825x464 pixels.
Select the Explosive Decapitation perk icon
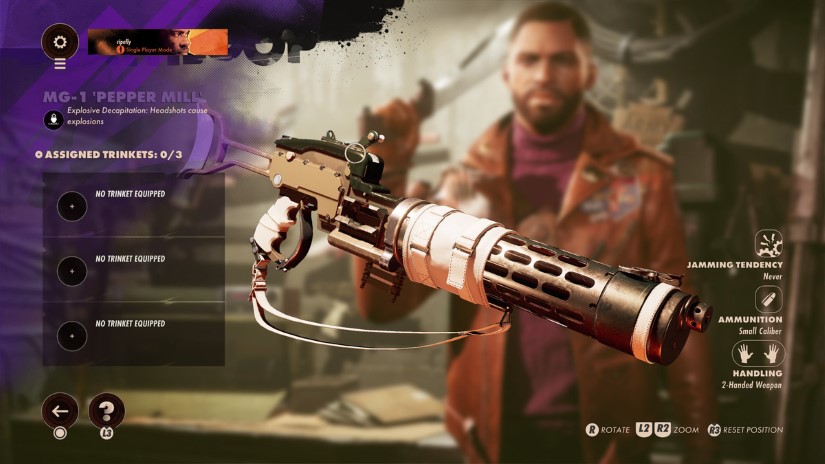point(53,117)
